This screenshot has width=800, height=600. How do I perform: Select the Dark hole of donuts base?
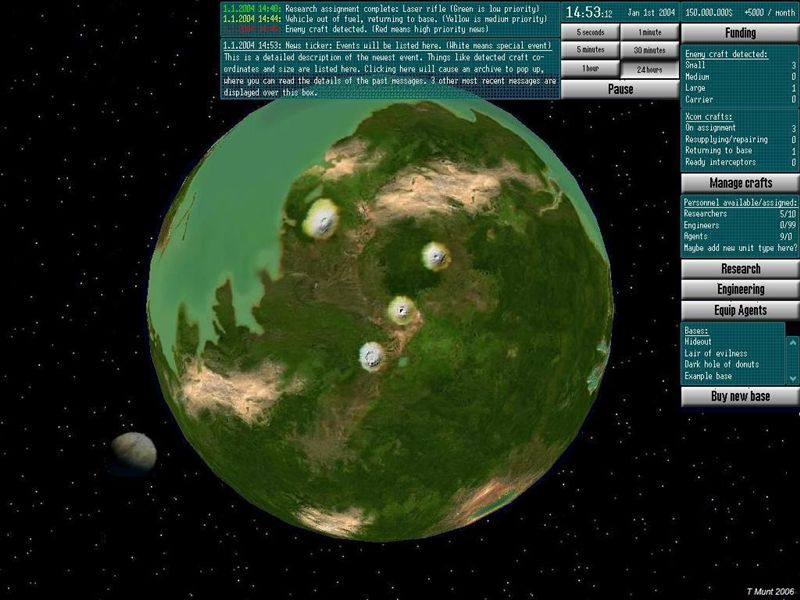coord(719,364)
